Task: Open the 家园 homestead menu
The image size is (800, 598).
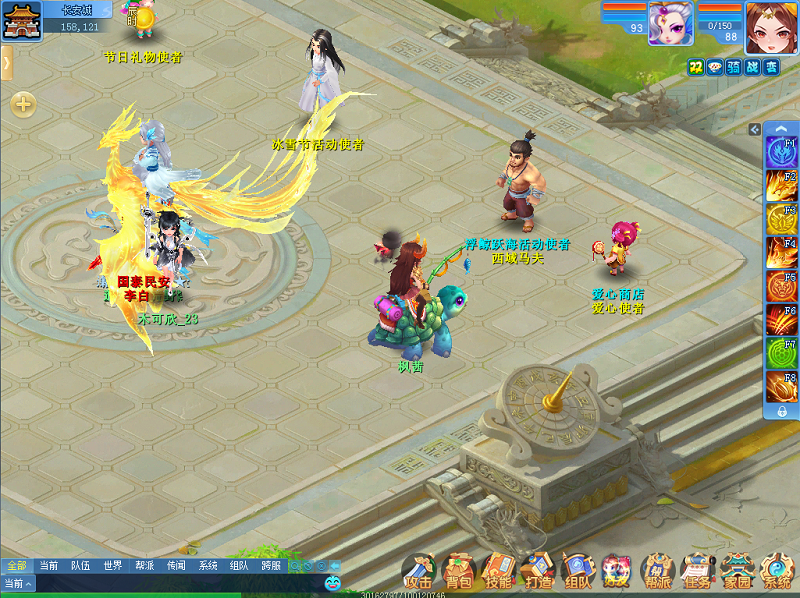Action: [737, 571]
